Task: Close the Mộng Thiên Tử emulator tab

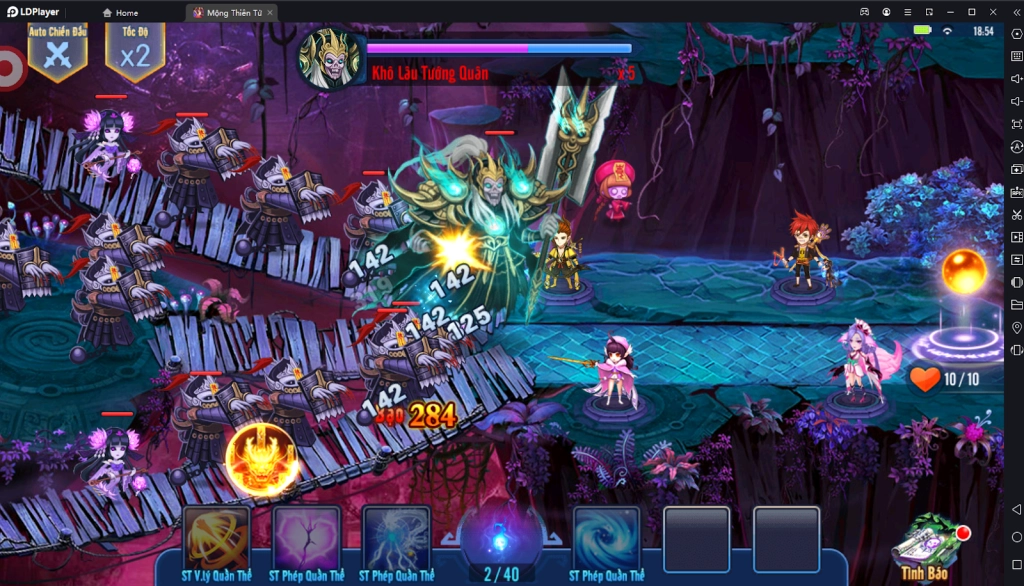Action: [270, 13]
